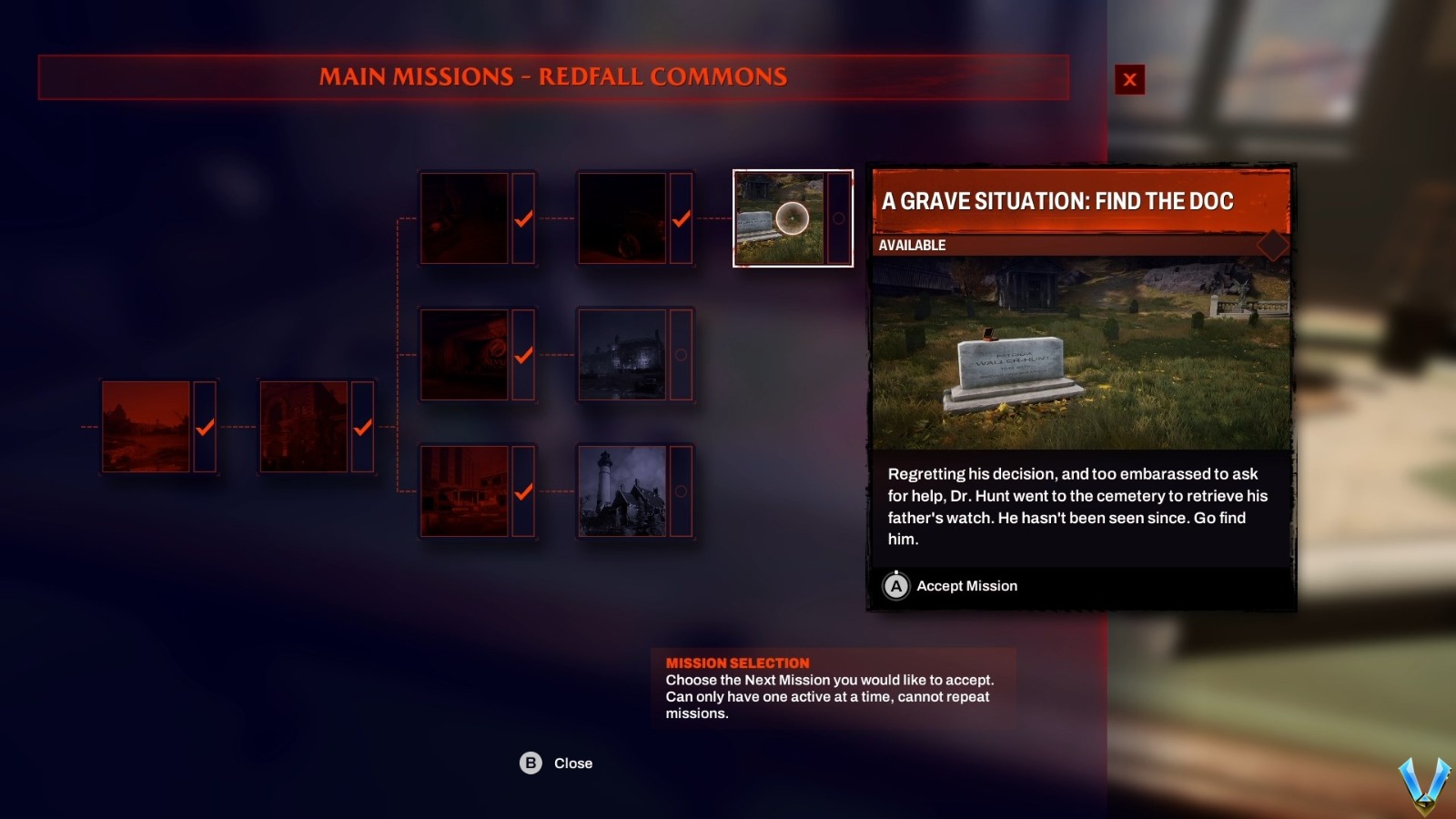This screenshot has width=1456, height=819.
Task: Click the empty circle icon on the lighthouse mission
Action: (x=682, y=490)
